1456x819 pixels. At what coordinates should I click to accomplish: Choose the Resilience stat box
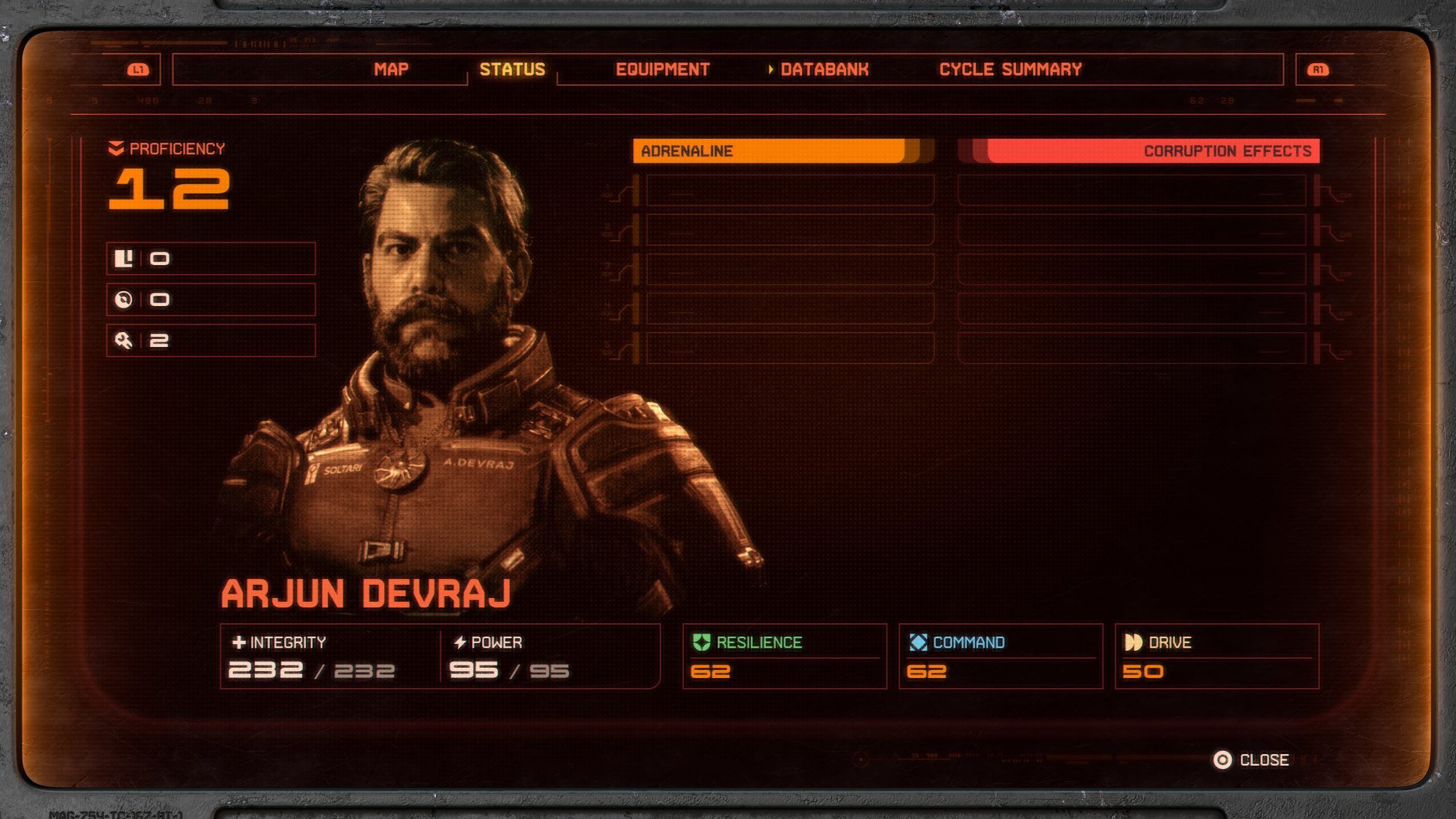pos(784,656)
